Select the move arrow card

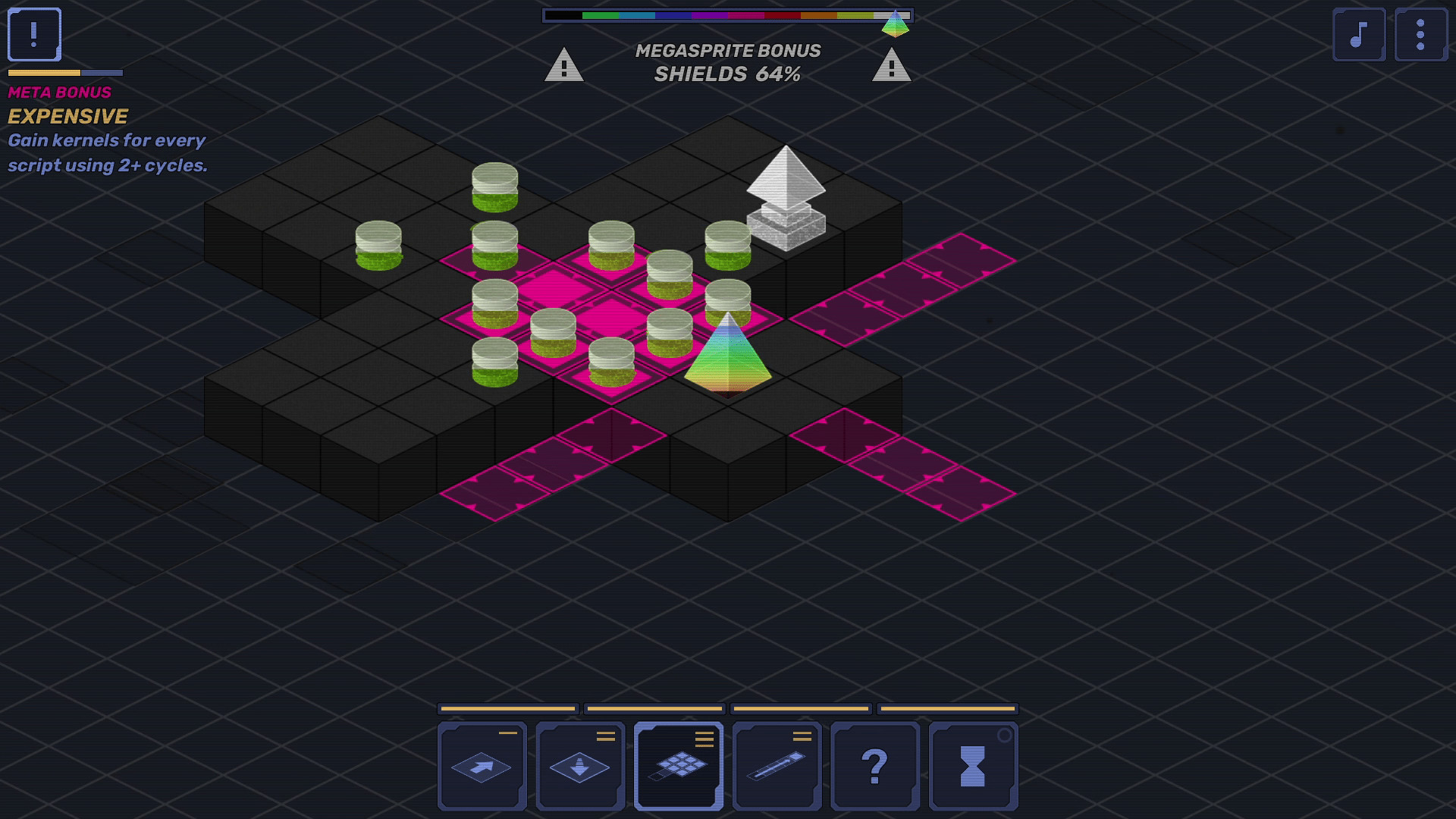[x=481, y=766]
